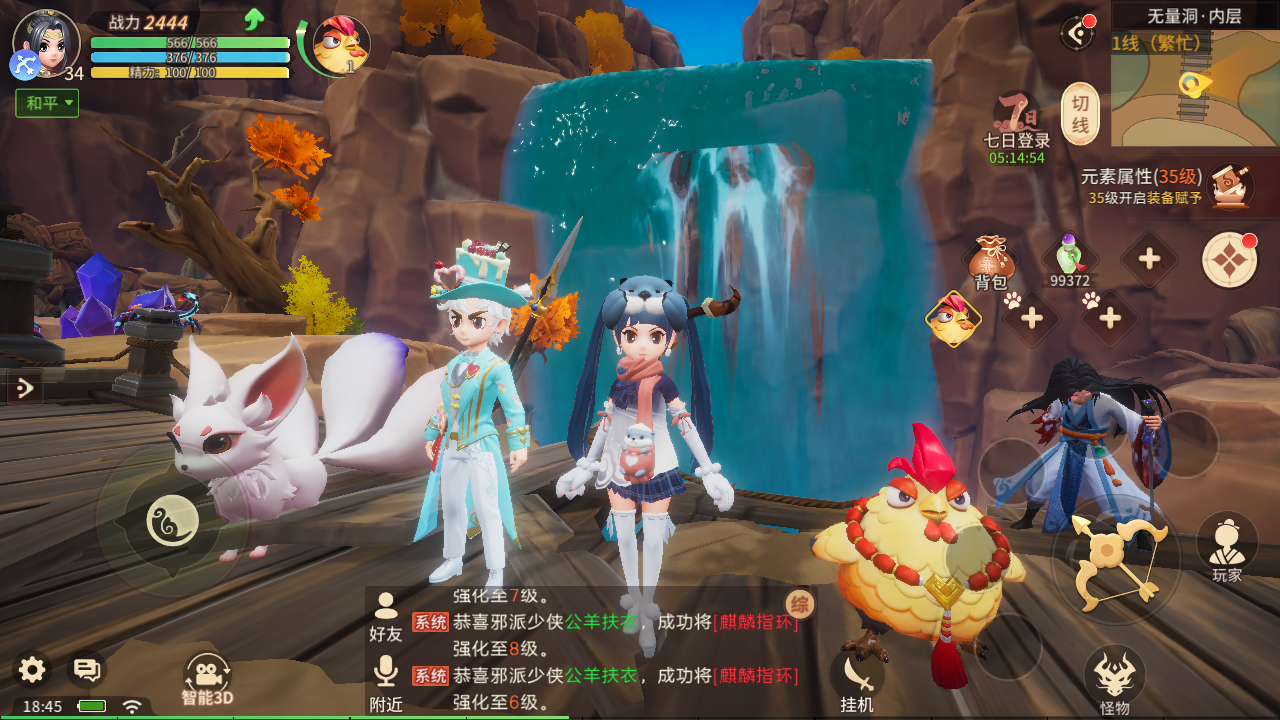The image size is (1280, 720).
Task: Select the chicken pet portrait
Action: (x=340, y=45)
